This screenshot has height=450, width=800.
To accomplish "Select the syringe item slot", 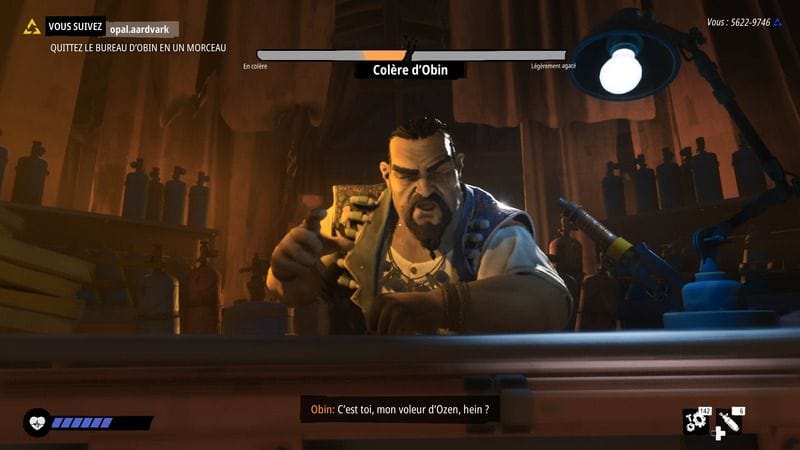I will (x=729, y=421).
